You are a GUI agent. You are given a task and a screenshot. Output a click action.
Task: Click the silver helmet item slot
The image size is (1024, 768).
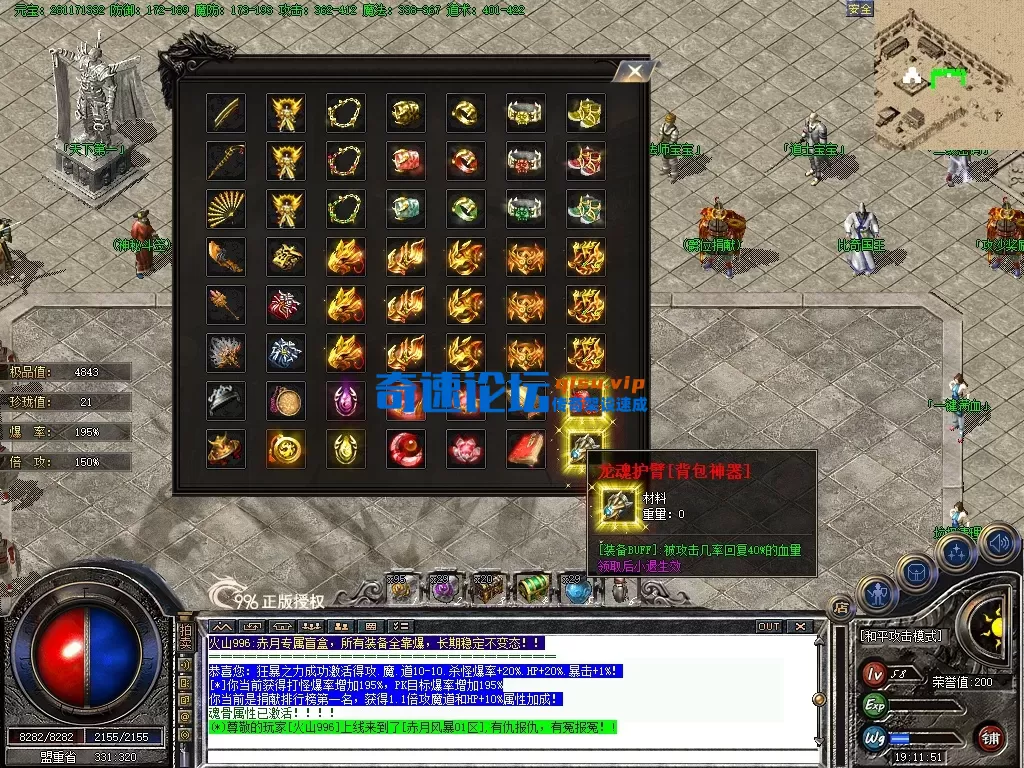[x=226, y=401]
